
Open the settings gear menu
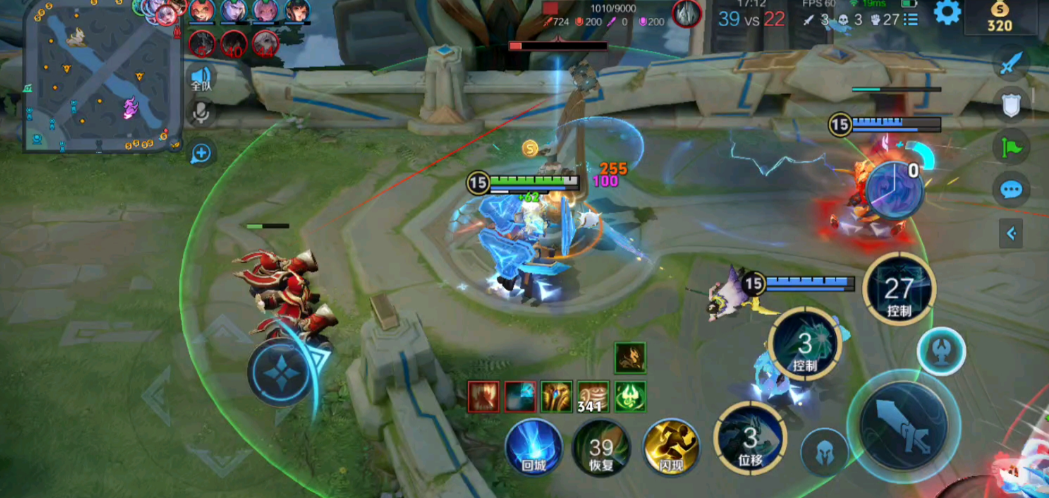(x=947, y=12)
